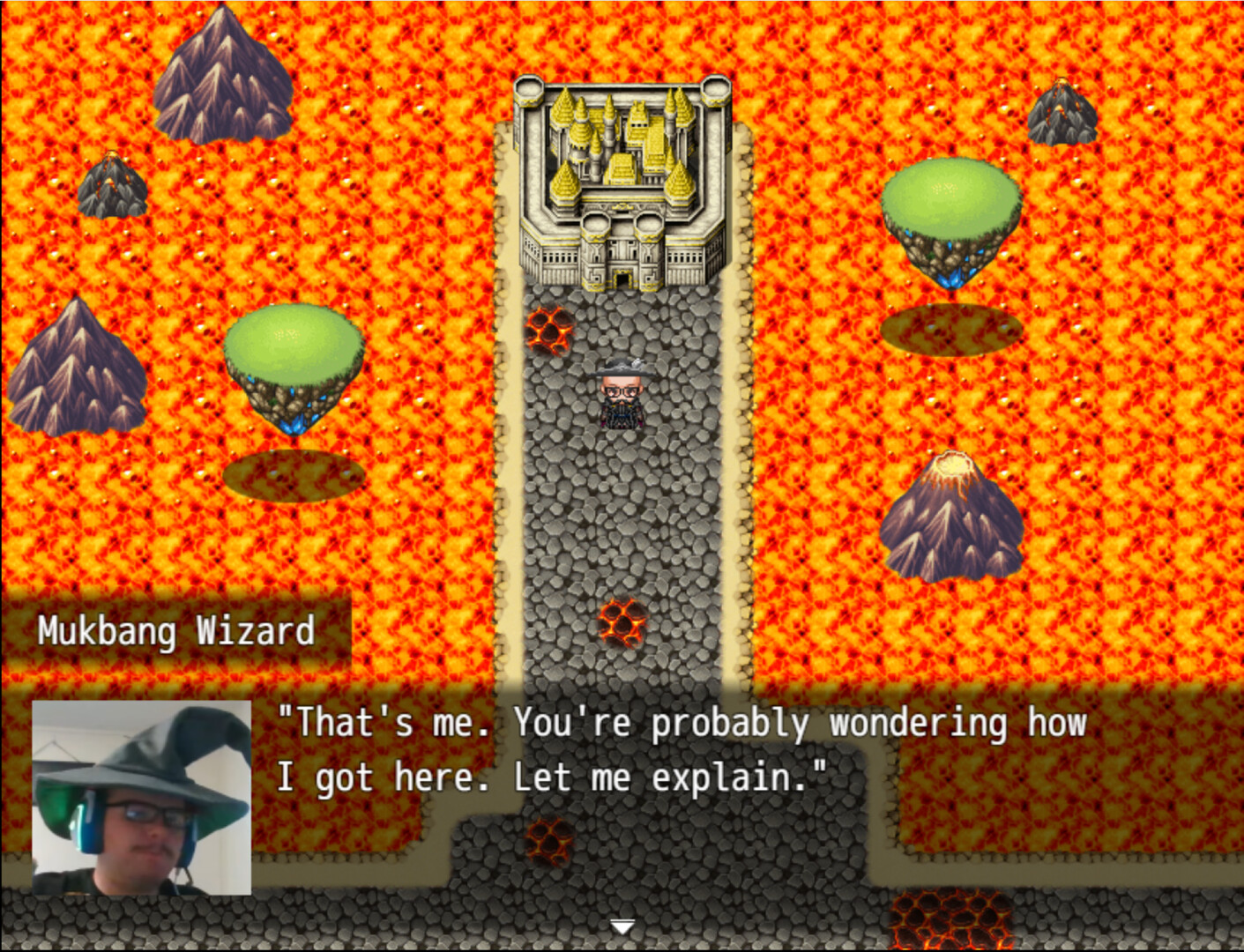The image size is (1244, 952).
Task: Click the dialogue text box to continue
Action: pyautogui.click(x=679, y=749)
